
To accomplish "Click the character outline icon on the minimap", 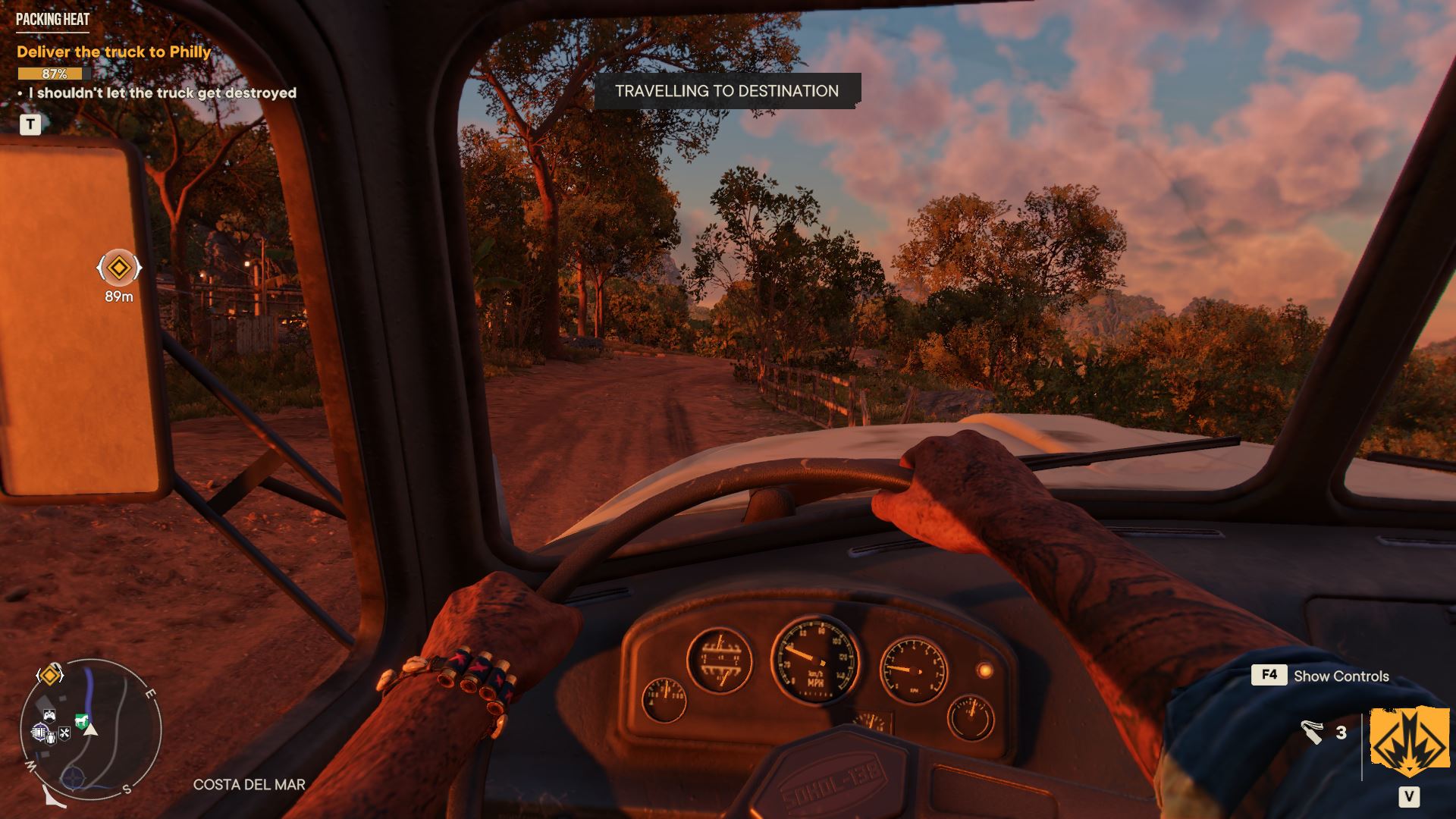I will pos(51,739).
